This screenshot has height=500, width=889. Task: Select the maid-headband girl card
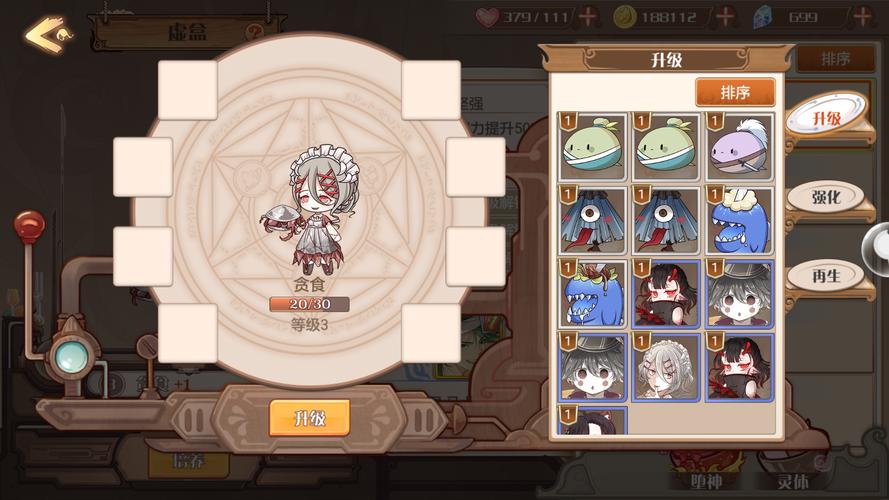pyautogui.click(x=667, y=367)
